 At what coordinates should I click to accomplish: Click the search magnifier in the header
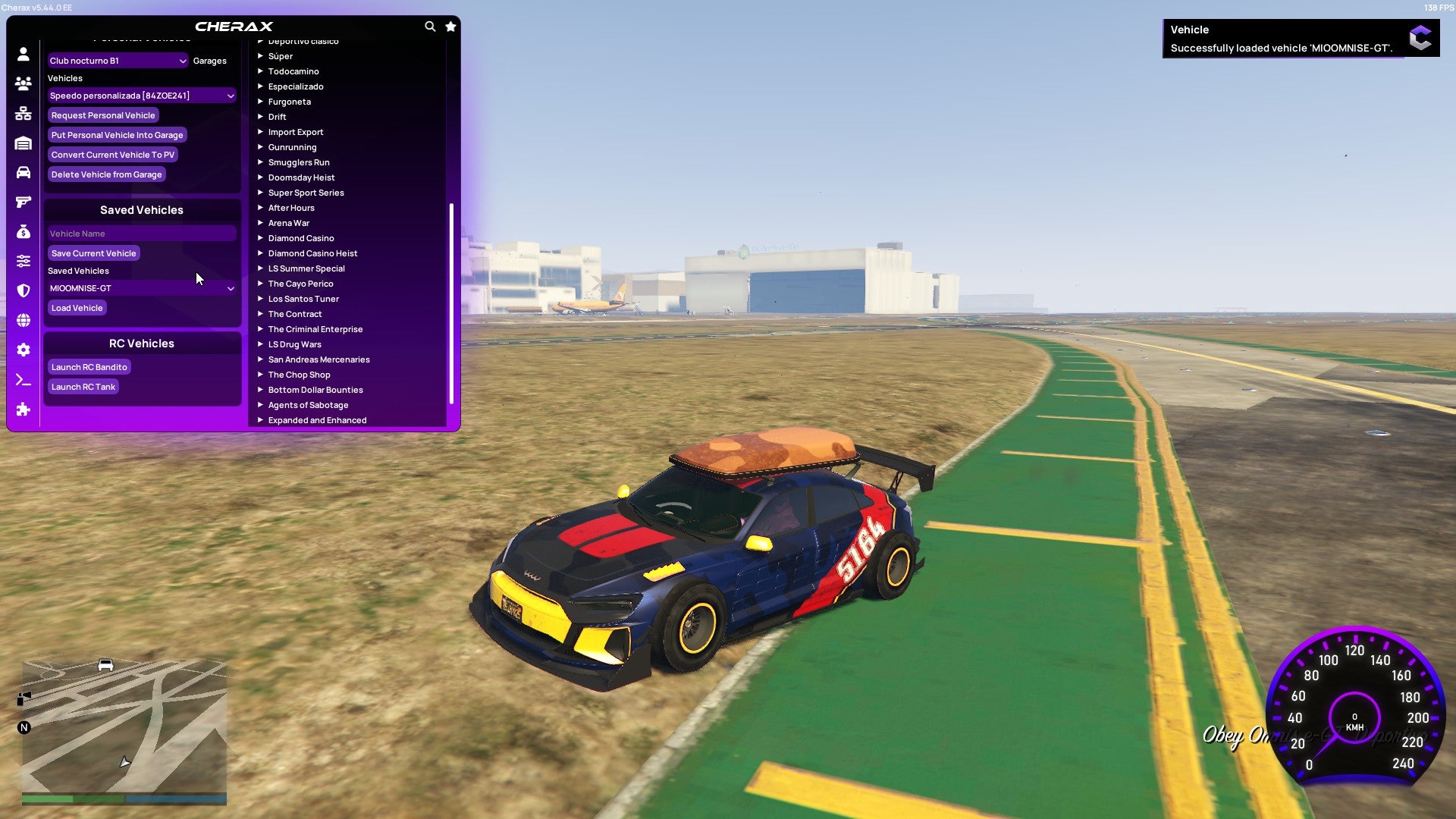tap(430, 26)
